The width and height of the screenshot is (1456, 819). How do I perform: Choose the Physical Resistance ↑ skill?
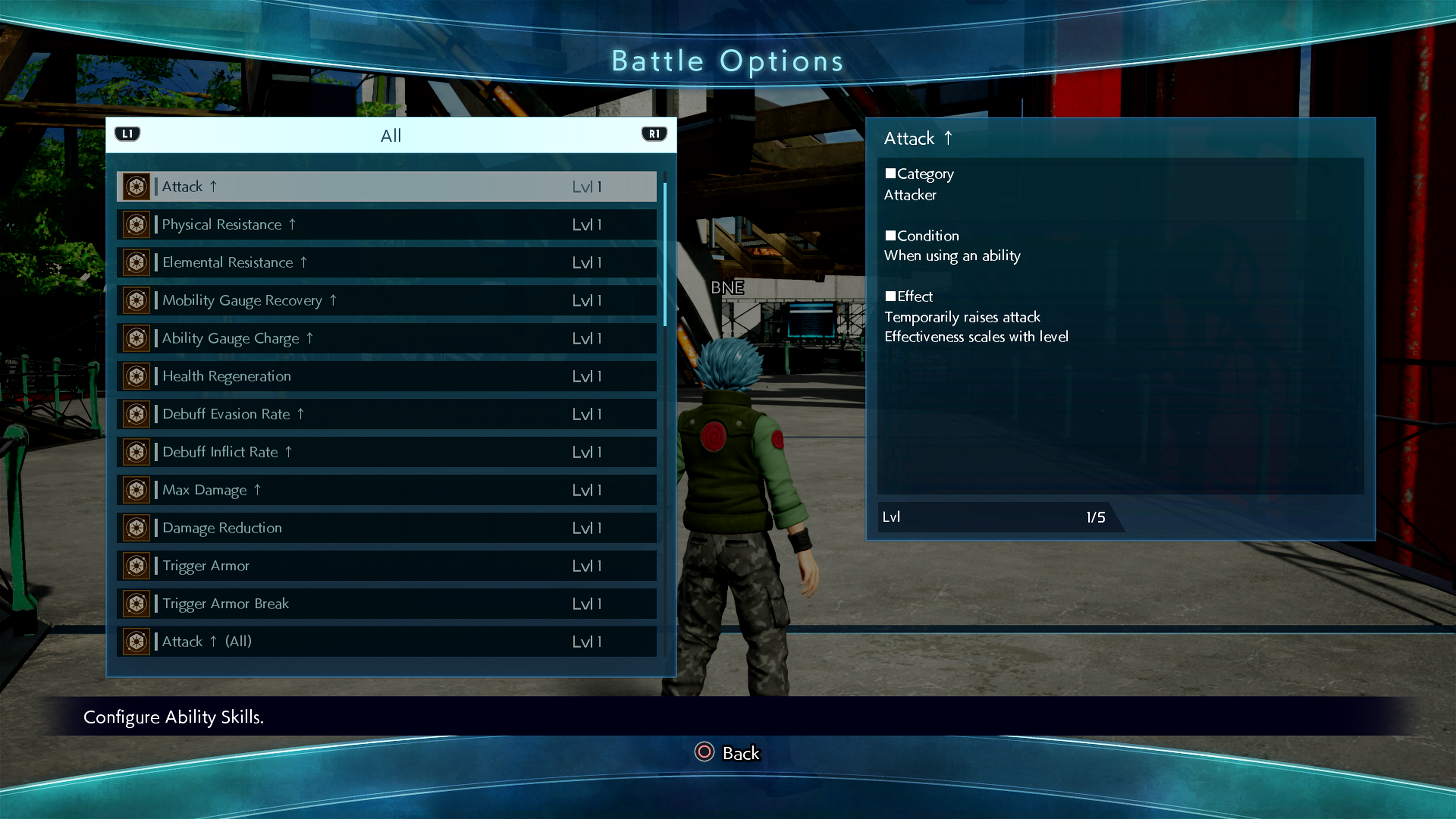[x=387, y=224]
